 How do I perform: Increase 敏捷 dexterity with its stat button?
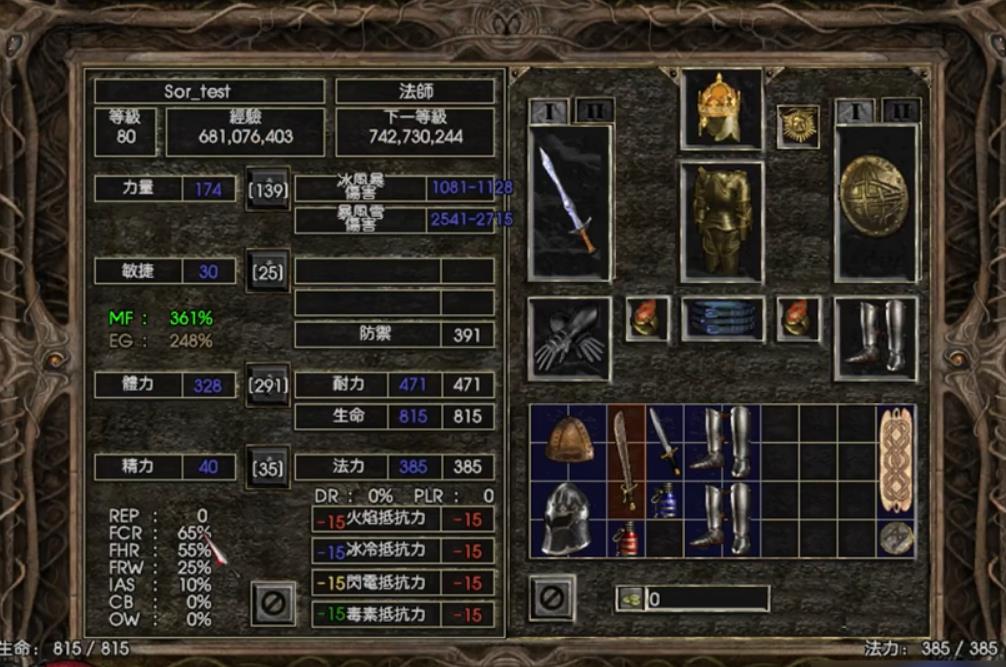pos(267,271)
